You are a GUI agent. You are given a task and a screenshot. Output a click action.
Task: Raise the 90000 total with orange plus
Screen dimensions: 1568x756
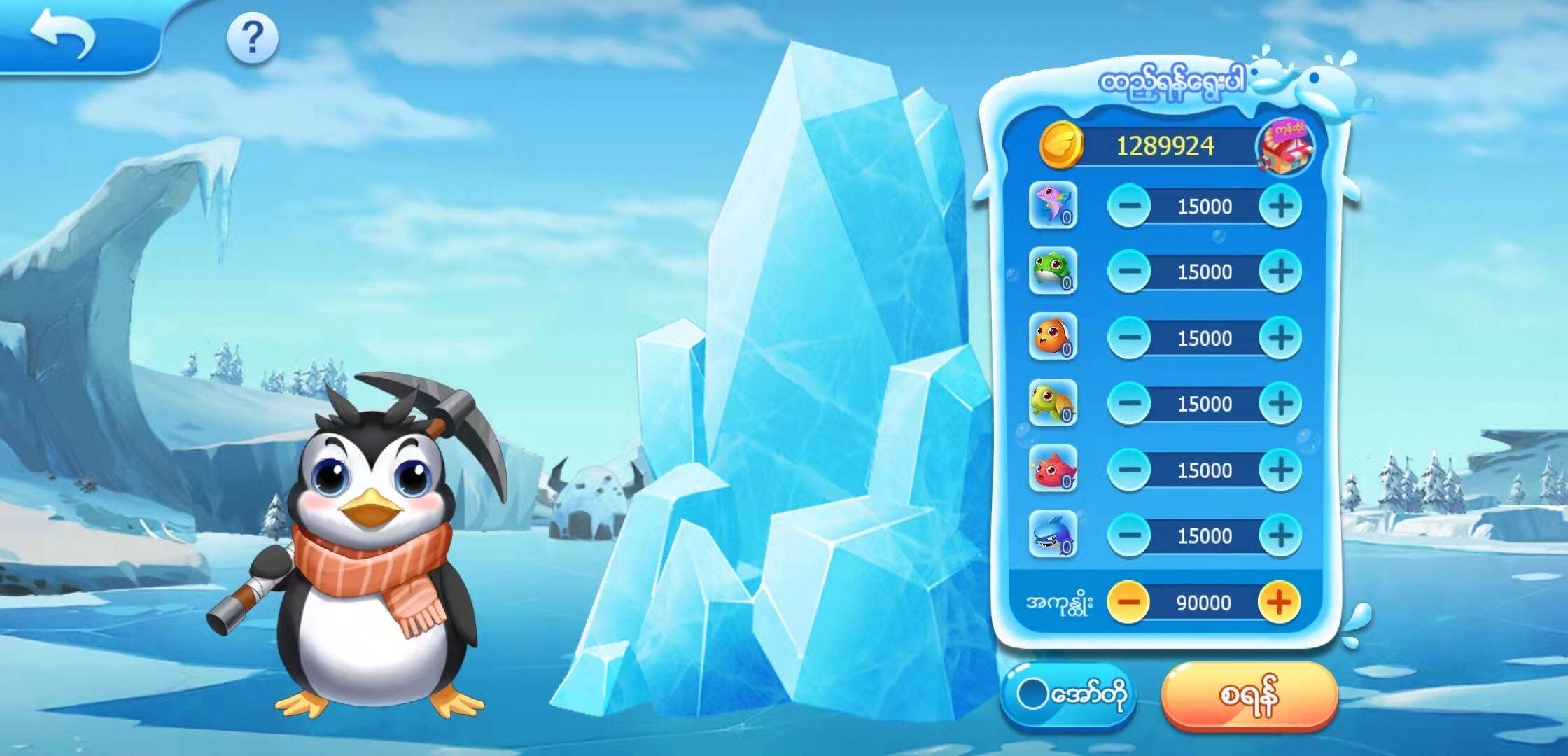click(1279, 602)
